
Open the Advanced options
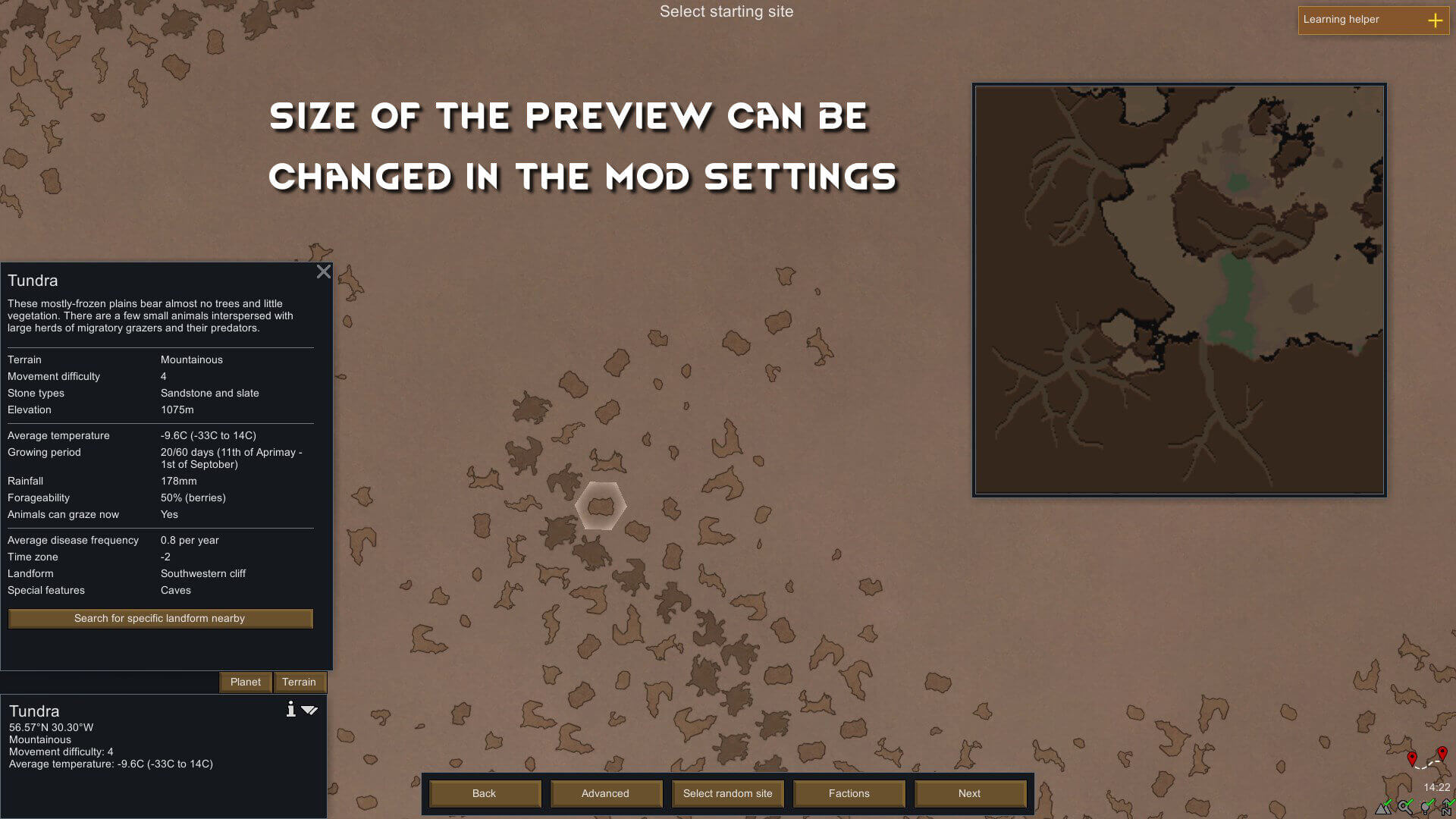click(605, 793)
